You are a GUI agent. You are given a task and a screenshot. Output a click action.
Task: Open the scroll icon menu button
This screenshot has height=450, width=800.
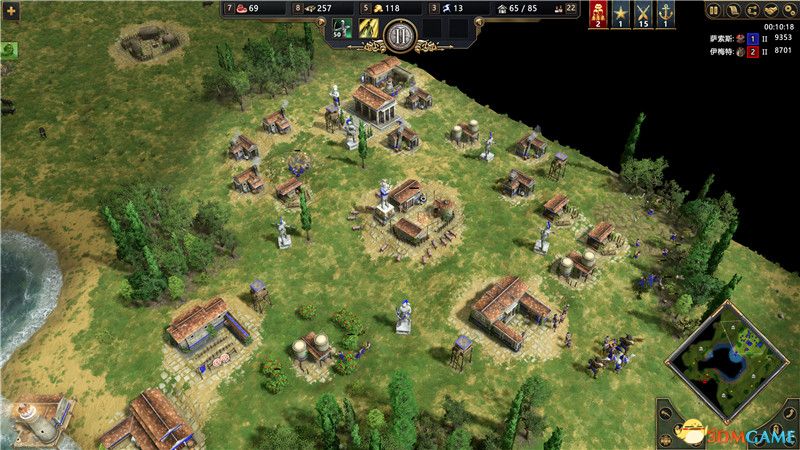click(x=732, y=10)
